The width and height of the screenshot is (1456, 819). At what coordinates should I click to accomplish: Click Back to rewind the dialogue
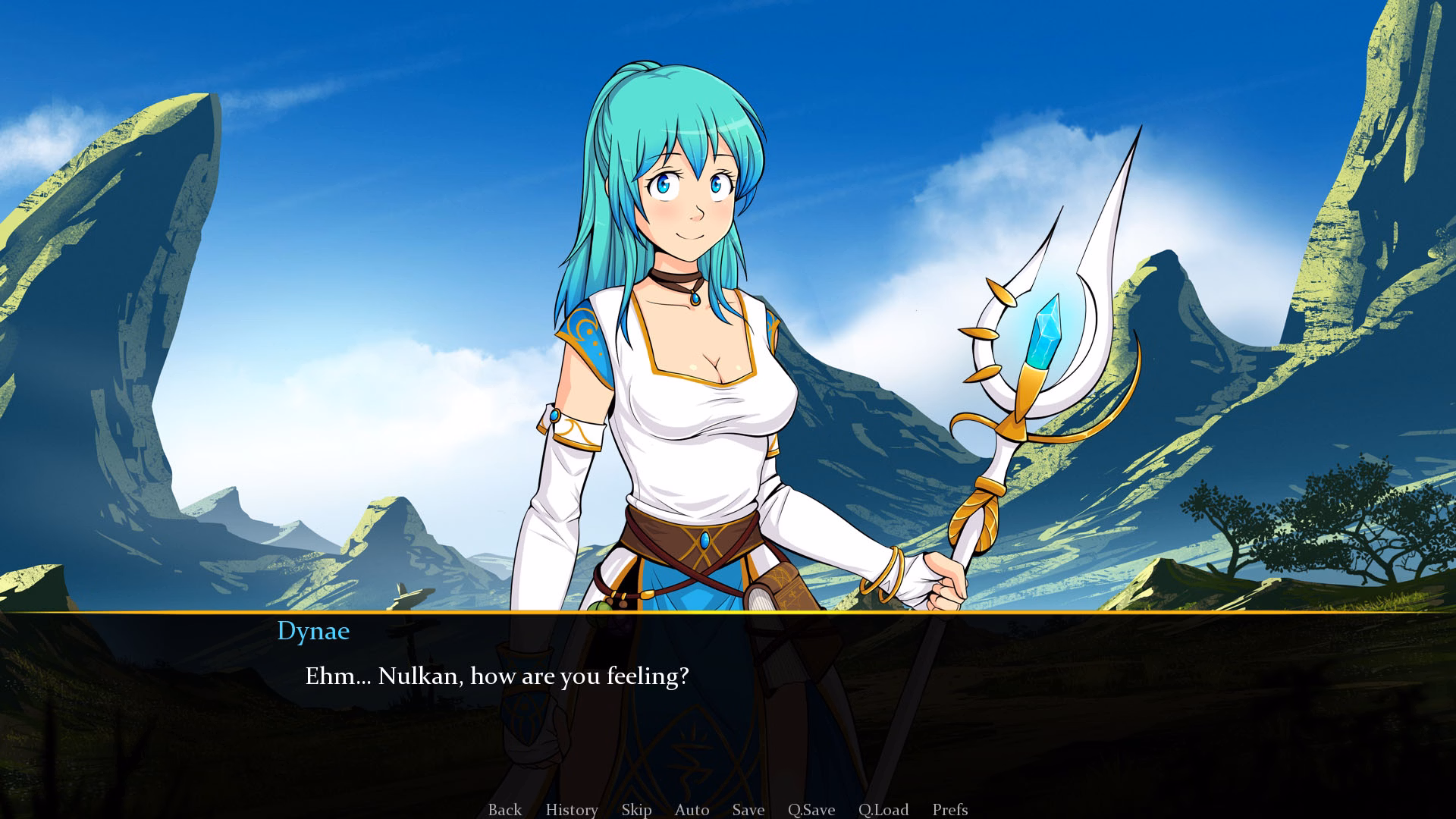coord(504,810)
